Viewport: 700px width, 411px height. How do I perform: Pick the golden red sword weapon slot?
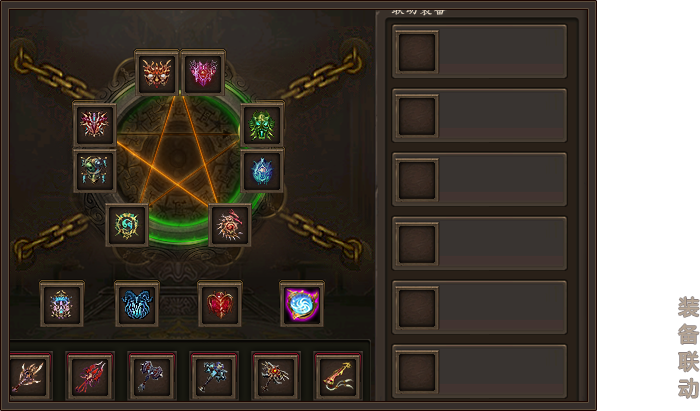click(x=337, y=376)
